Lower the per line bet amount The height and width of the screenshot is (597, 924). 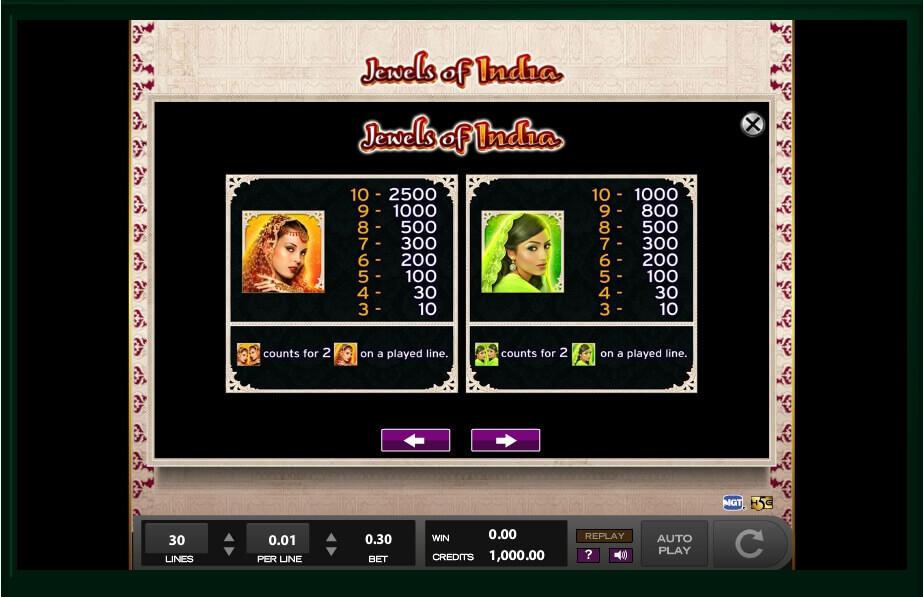331,551
